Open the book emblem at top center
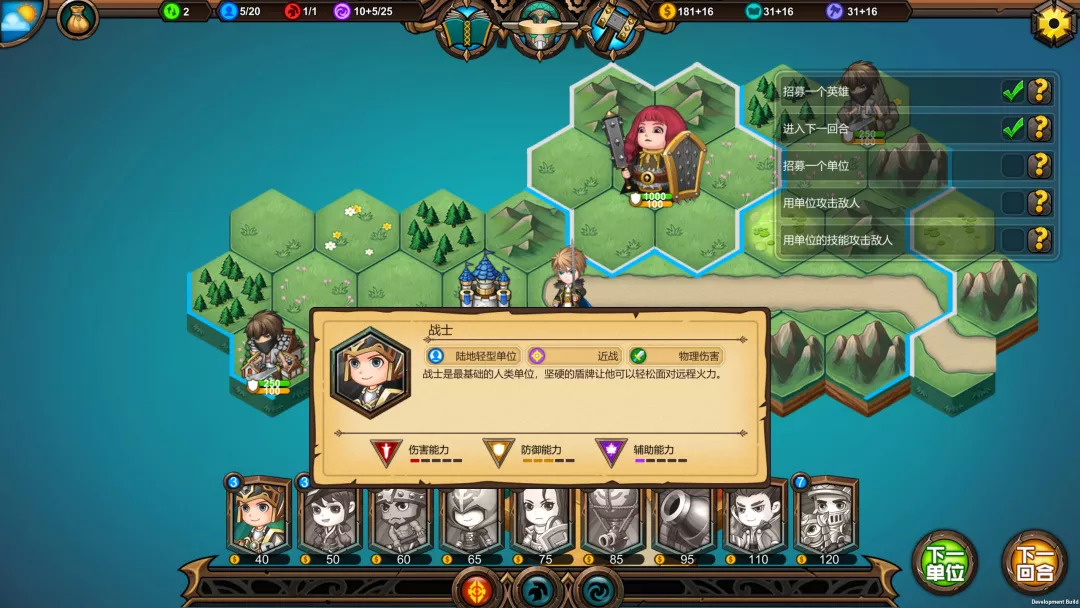This screenshot has width=1080, height=608. pos(466,27)
